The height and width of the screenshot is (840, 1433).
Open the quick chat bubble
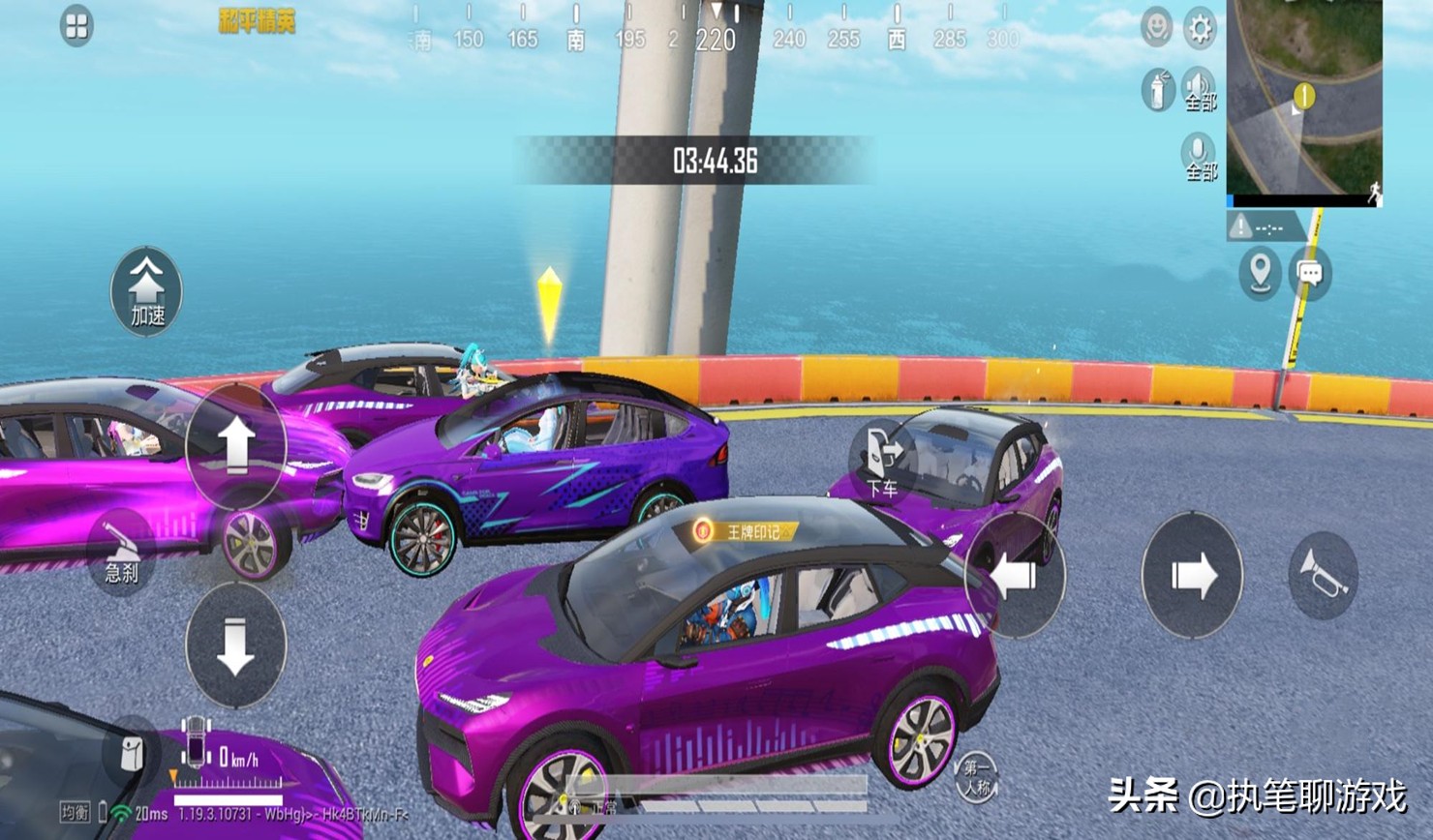pyautogui.click(x=1310, y=273)
